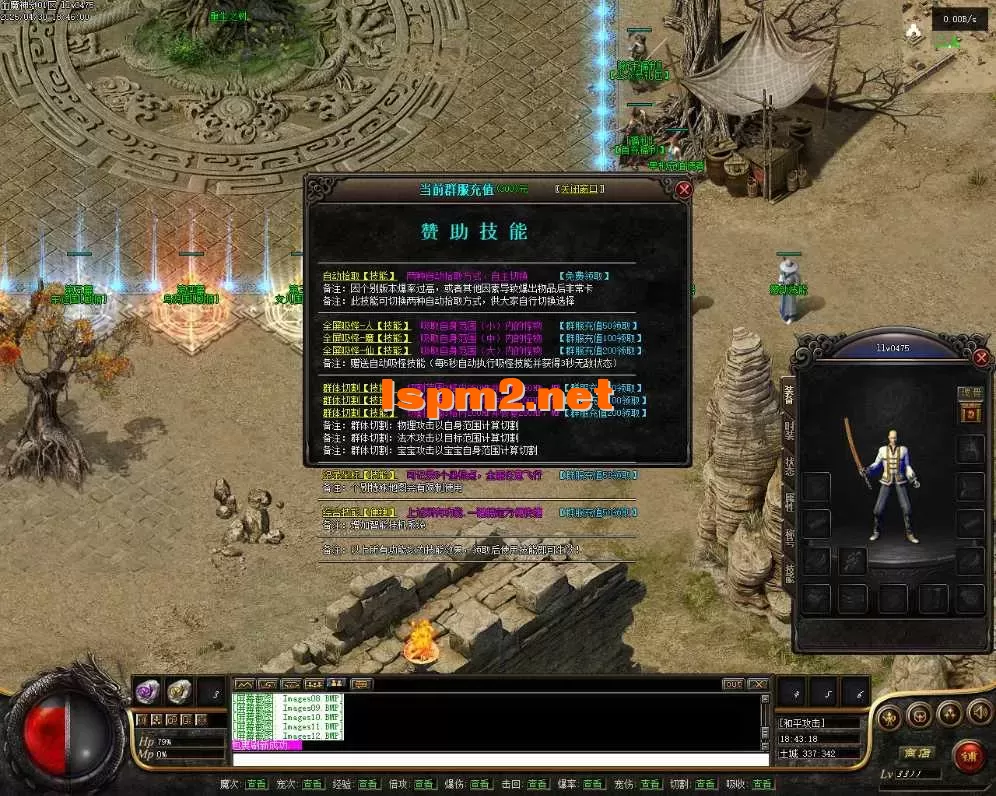Open the 技能 tab in character panel
The width and height of the screenshot is (996, 796).
[787, 572]
